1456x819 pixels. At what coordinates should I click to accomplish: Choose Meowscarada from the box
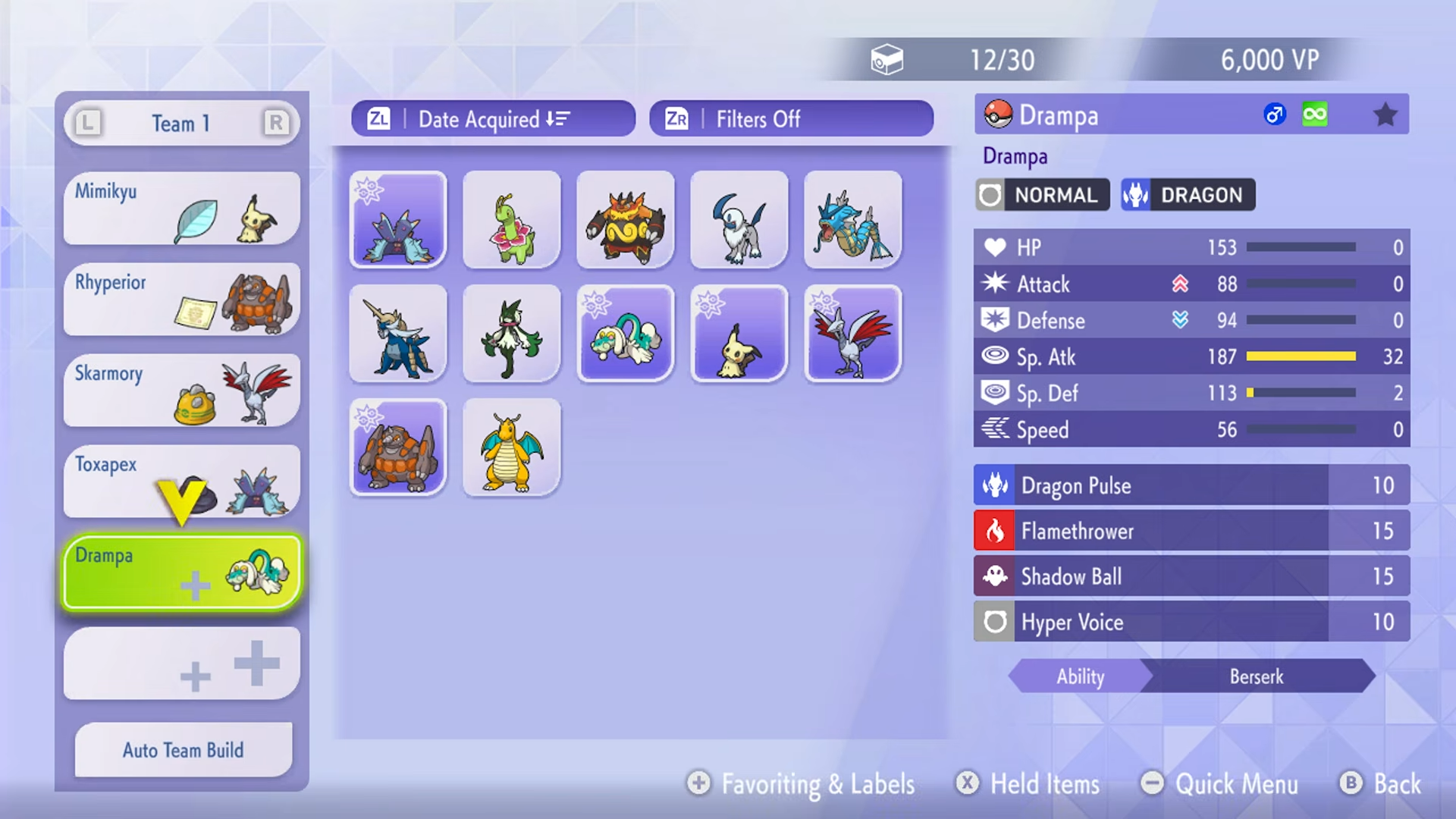pos(512,334)
